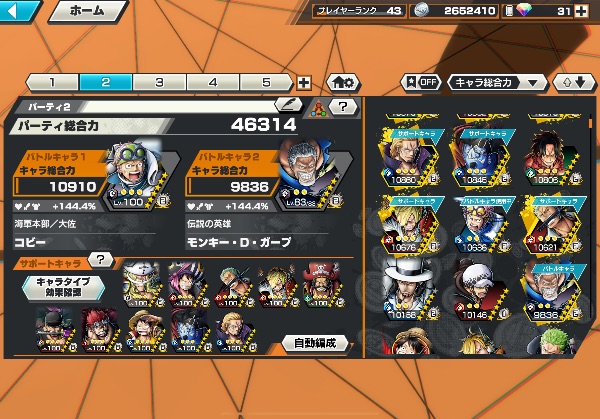This screenshot has width=600, height=419.
Task: Toggle the favorite filter OFF switch
Action: click(421, 82)
